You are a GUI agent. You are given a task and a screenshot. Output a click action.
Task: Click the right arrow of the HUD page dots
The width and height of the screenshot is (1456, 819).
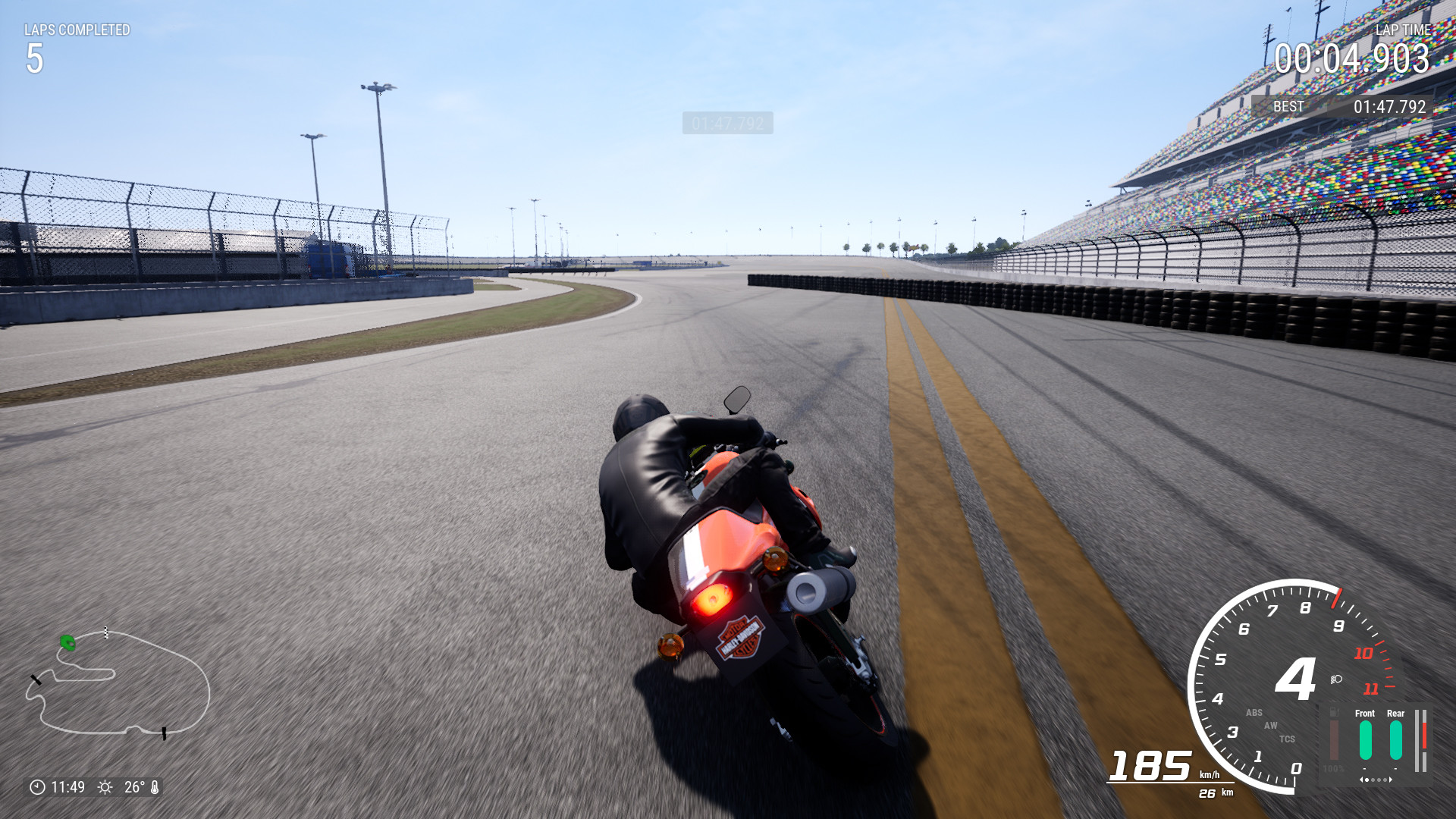coord(1391,780)
